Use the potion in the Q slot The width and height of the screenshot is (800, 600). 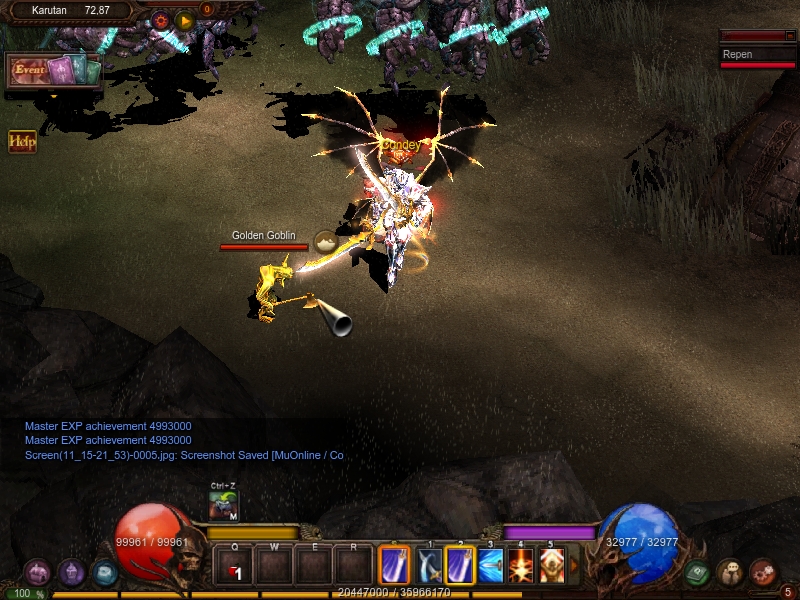(234, 567)
